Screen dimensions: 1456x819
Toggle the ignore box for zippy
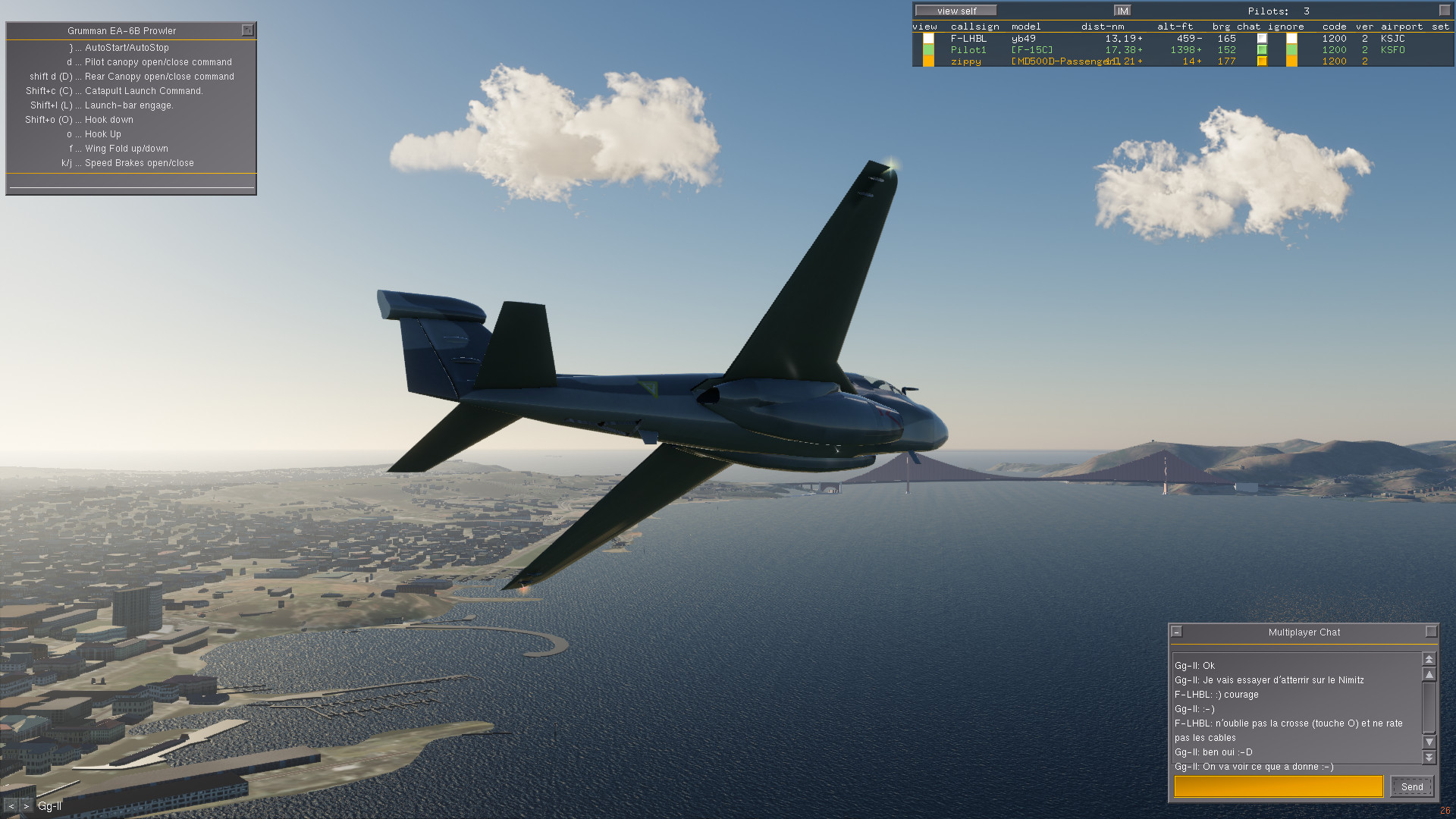point(1291,61)
